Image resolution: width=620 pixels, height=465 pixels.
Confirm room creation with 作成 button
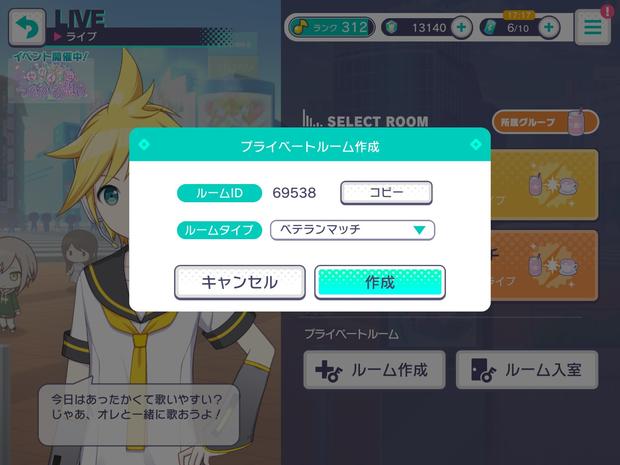pyautogui.click(x=380, y=282)
